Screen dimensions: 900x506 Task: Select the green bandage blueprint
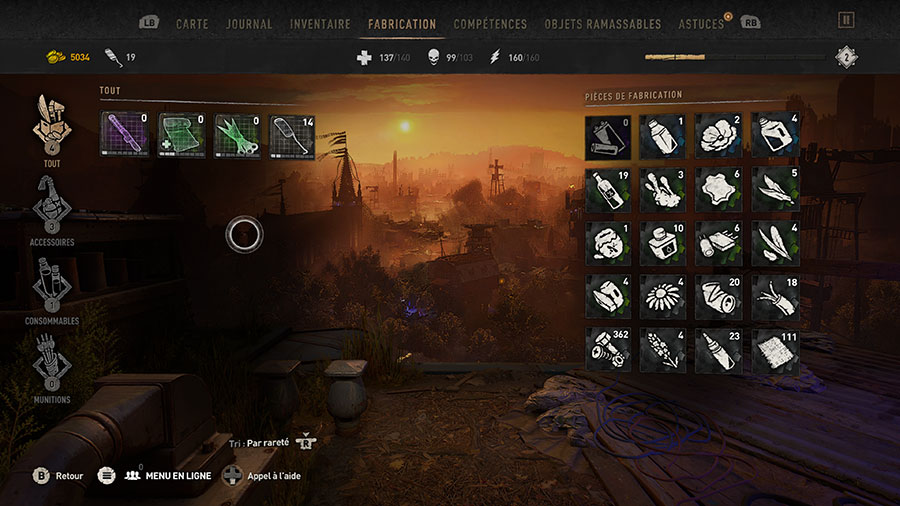pyautogui.click(x=182, y=136)
